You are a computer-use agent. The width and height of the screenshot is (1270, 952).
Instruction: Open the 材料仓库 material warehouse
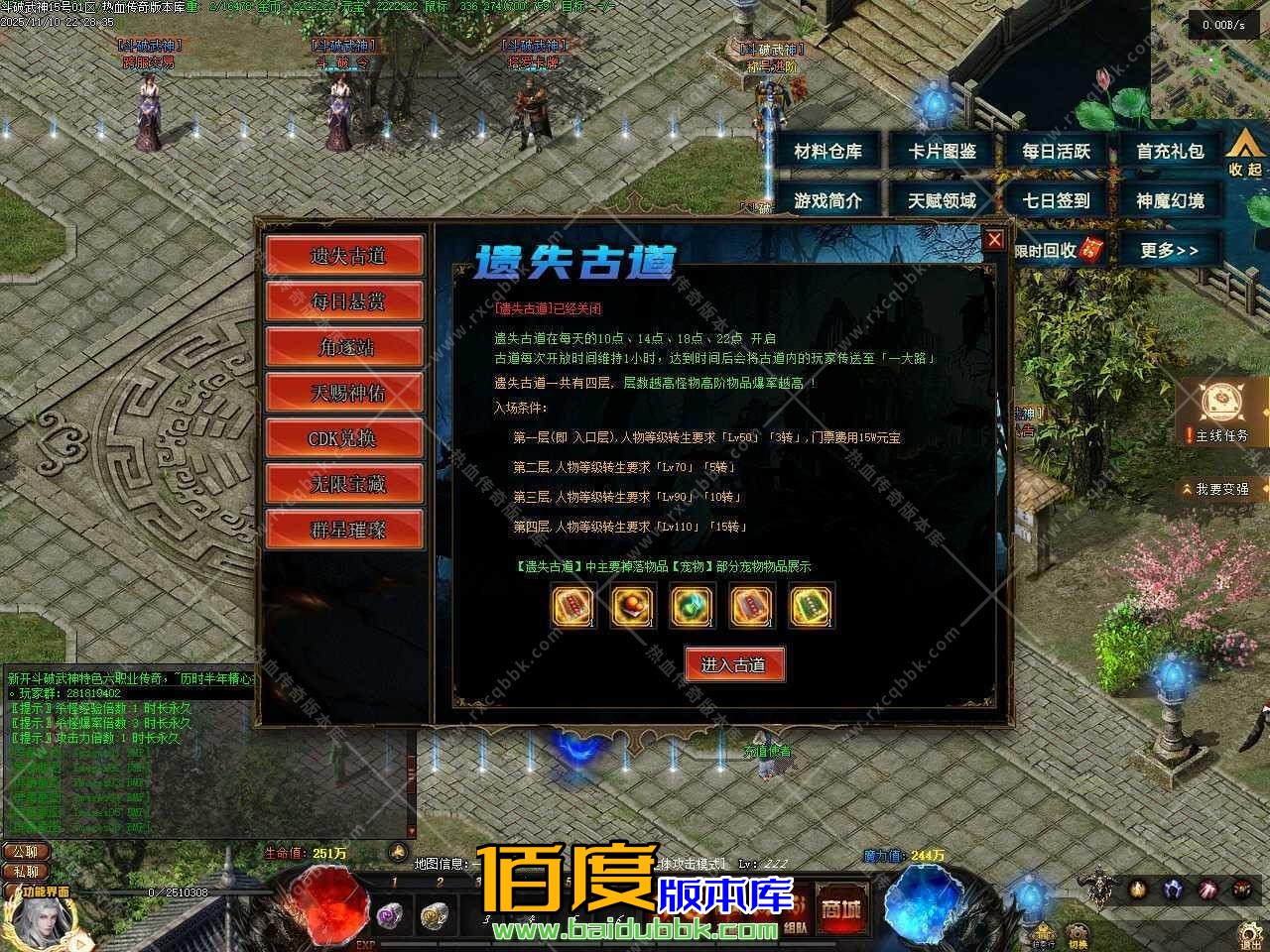829,152
